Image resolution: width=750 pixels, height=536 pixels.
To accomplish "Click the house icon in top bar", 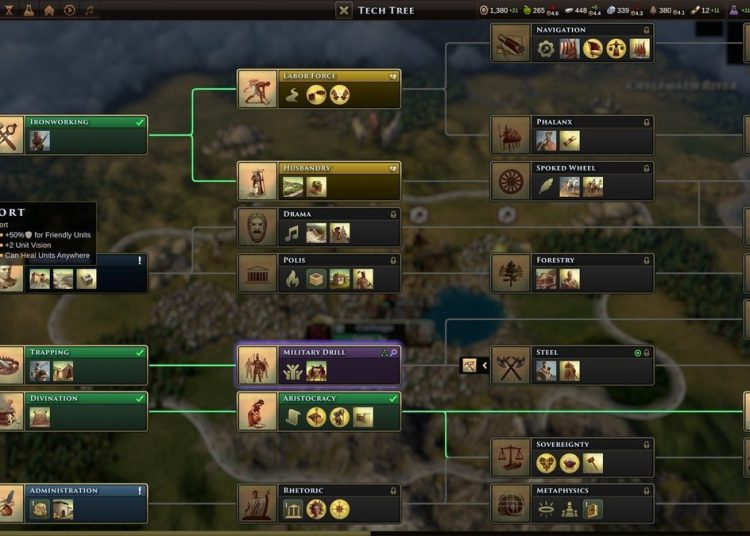I will 49,10.
